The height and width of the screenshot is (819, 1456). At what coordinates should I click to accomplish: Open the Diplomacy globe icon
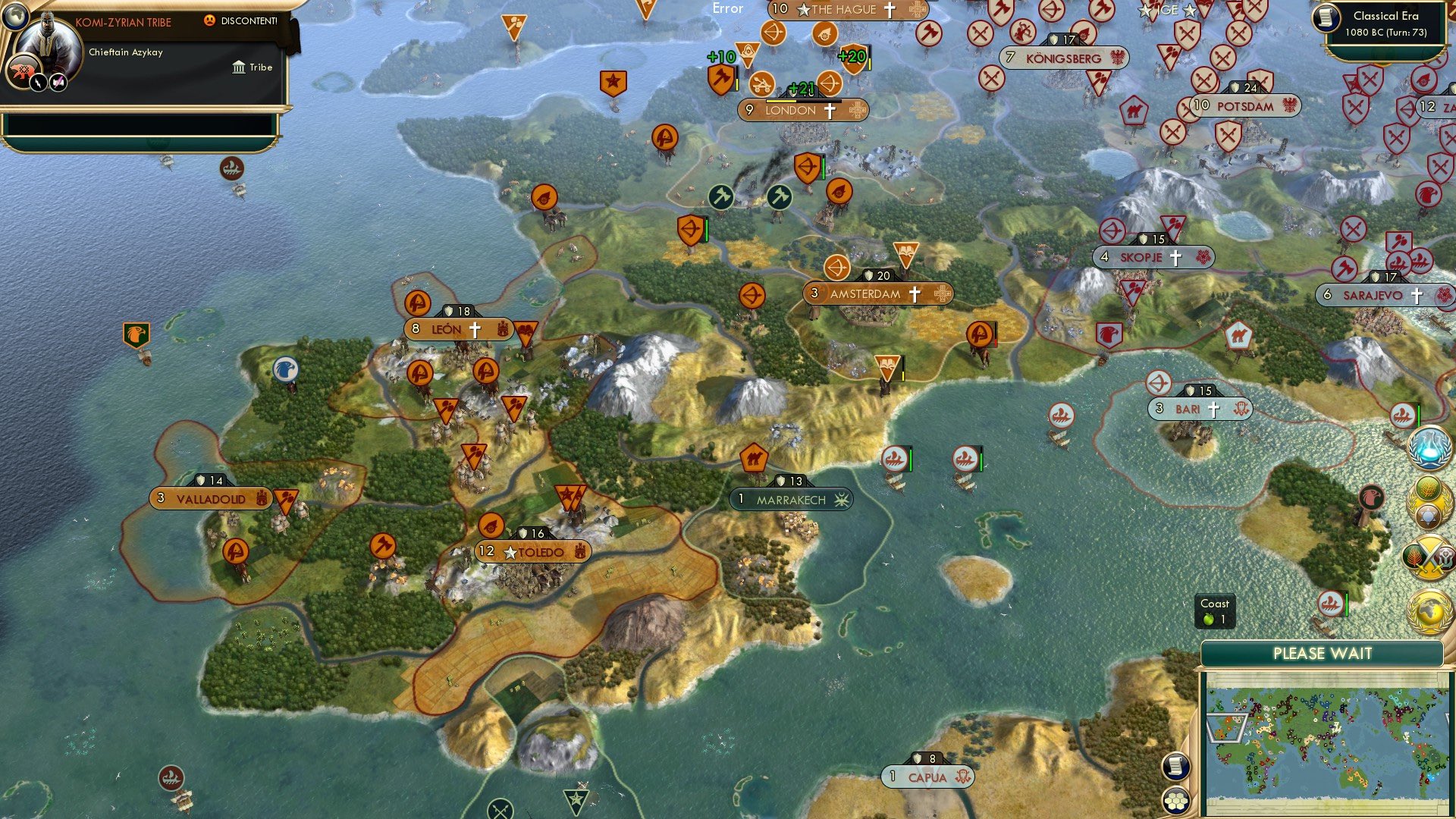1429,613
